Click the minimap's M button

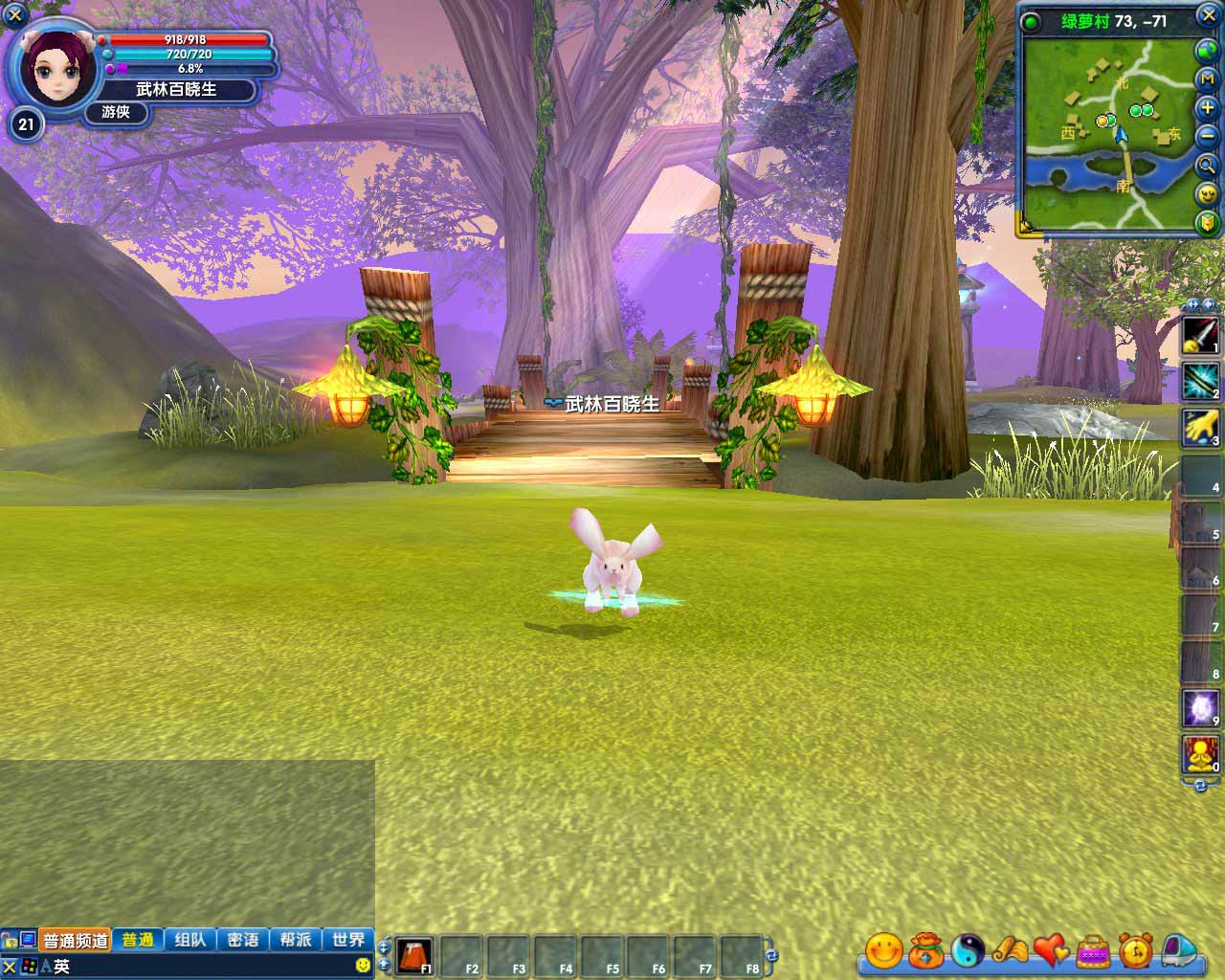(1208, 80)
